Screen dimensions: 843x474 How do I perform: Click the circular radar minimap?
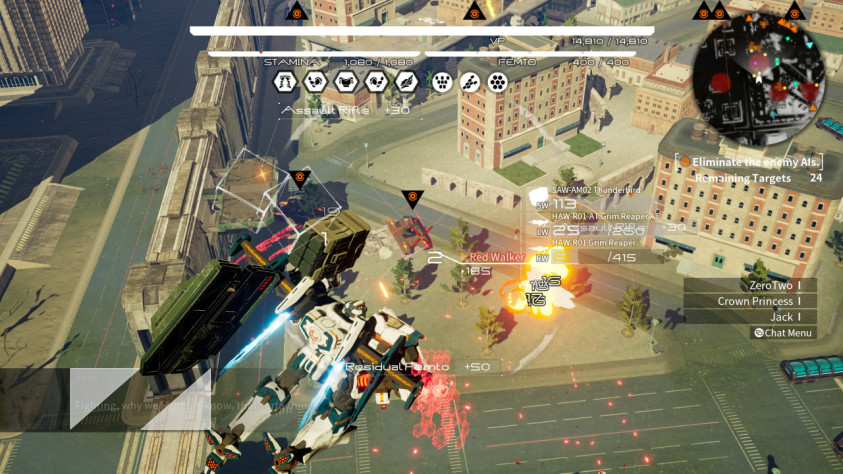(x=759, y=80)
